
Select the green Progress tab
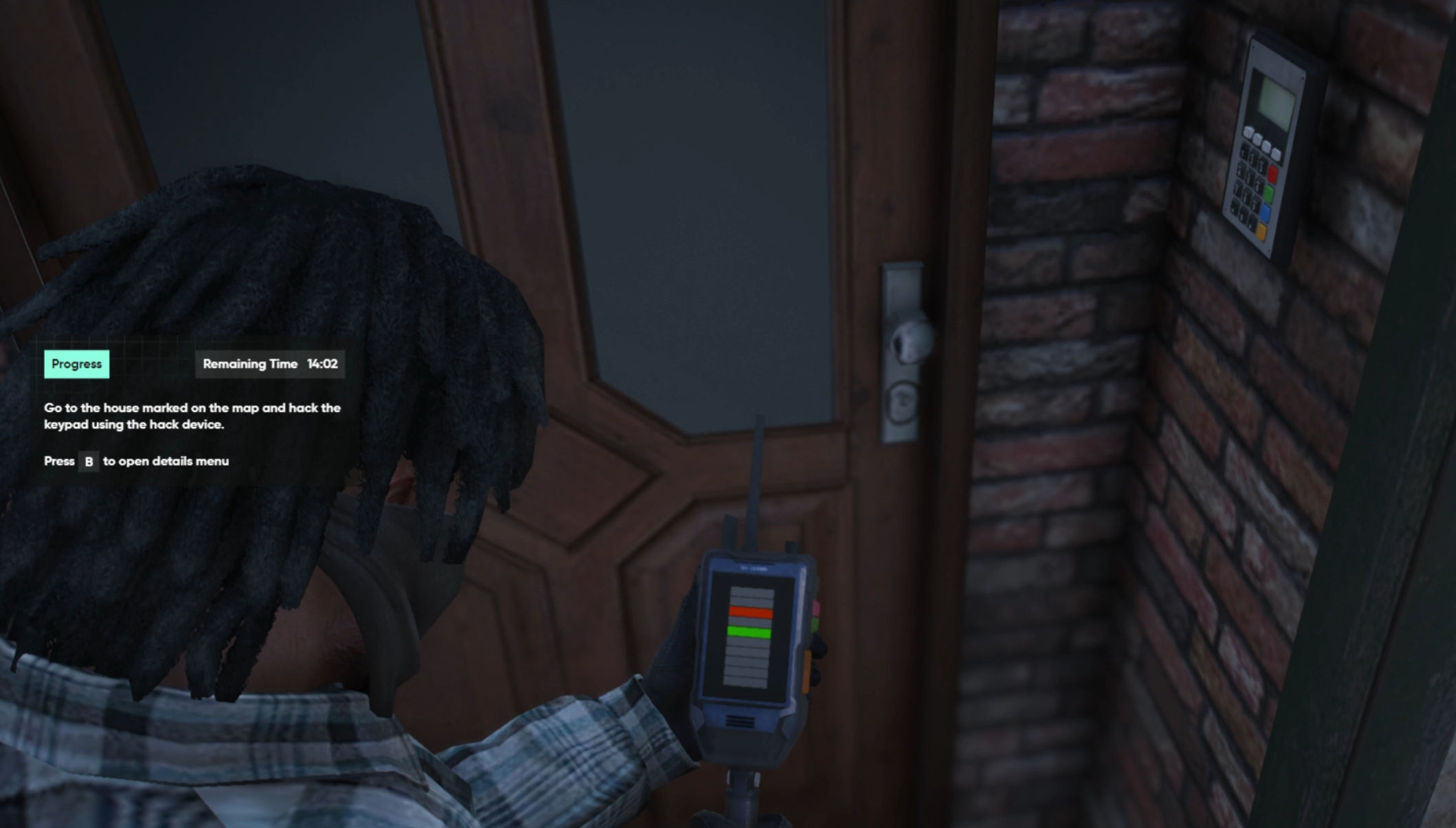(76, 364)
